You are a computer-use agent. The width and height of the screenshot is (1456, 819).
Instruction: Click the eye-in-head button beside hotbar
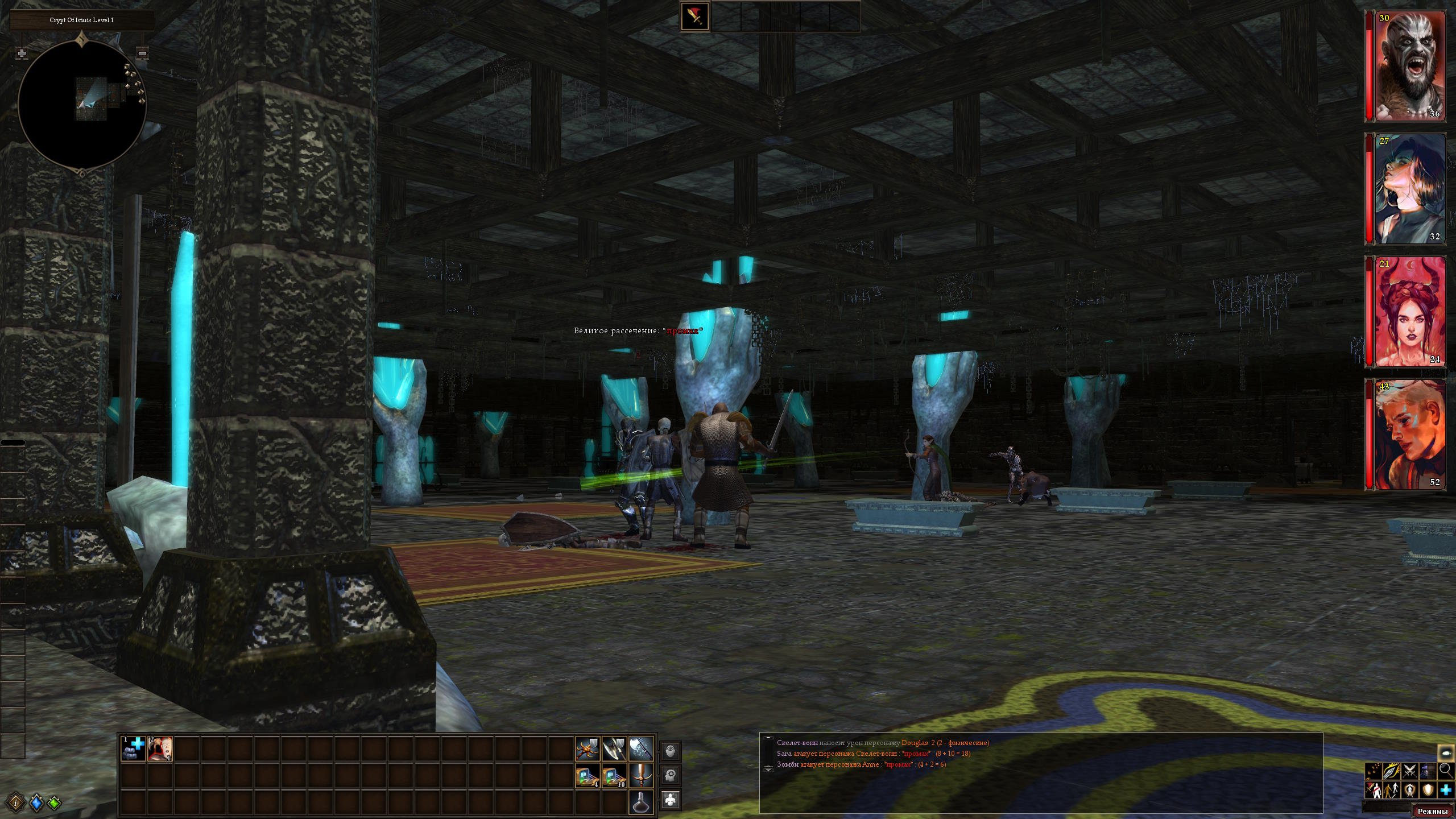[671, 751]
